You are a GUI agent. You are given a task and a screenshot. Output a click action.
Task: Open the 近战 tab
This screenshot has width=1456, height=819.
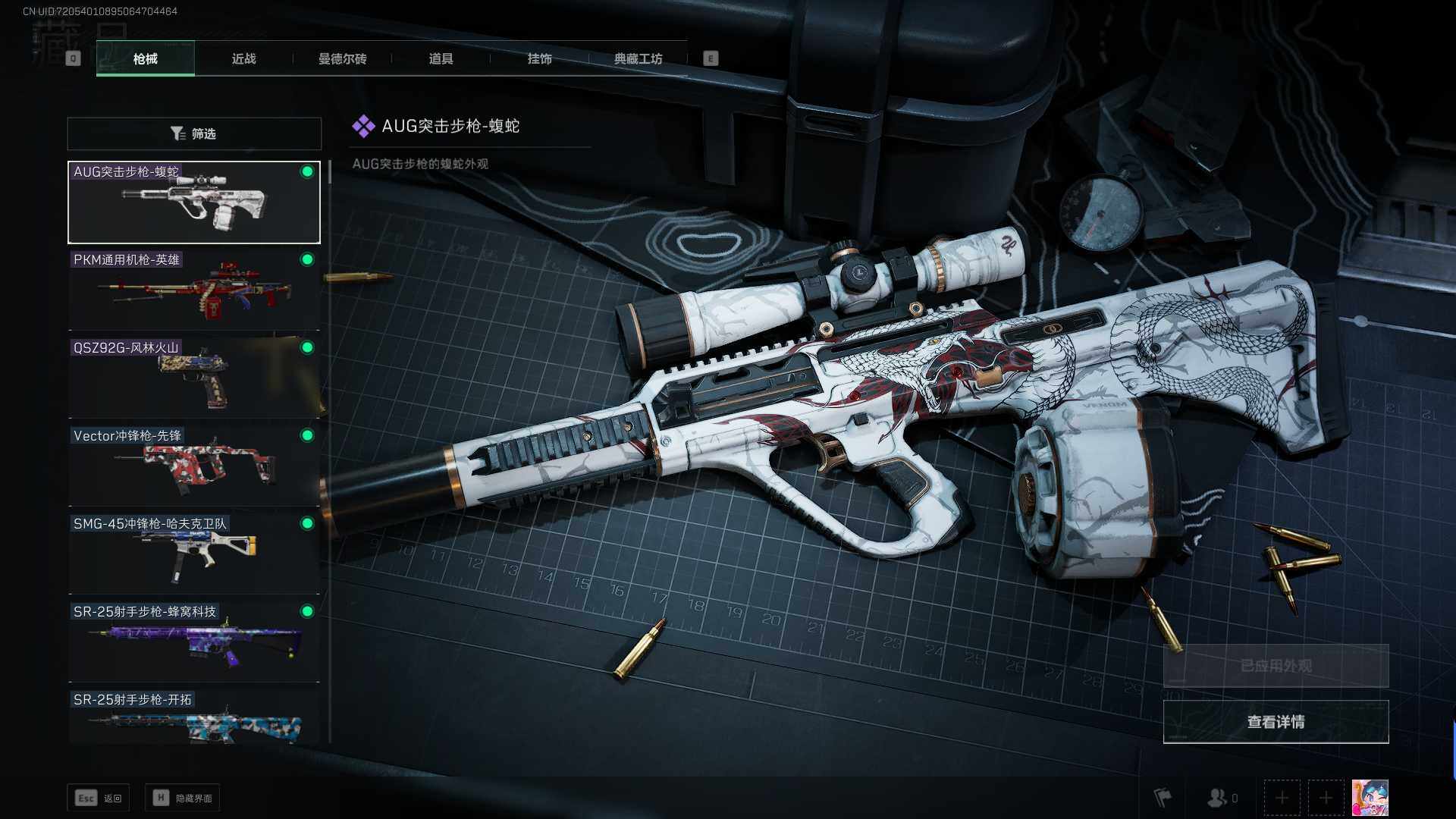pyautogui.click(x=243, y=58)
